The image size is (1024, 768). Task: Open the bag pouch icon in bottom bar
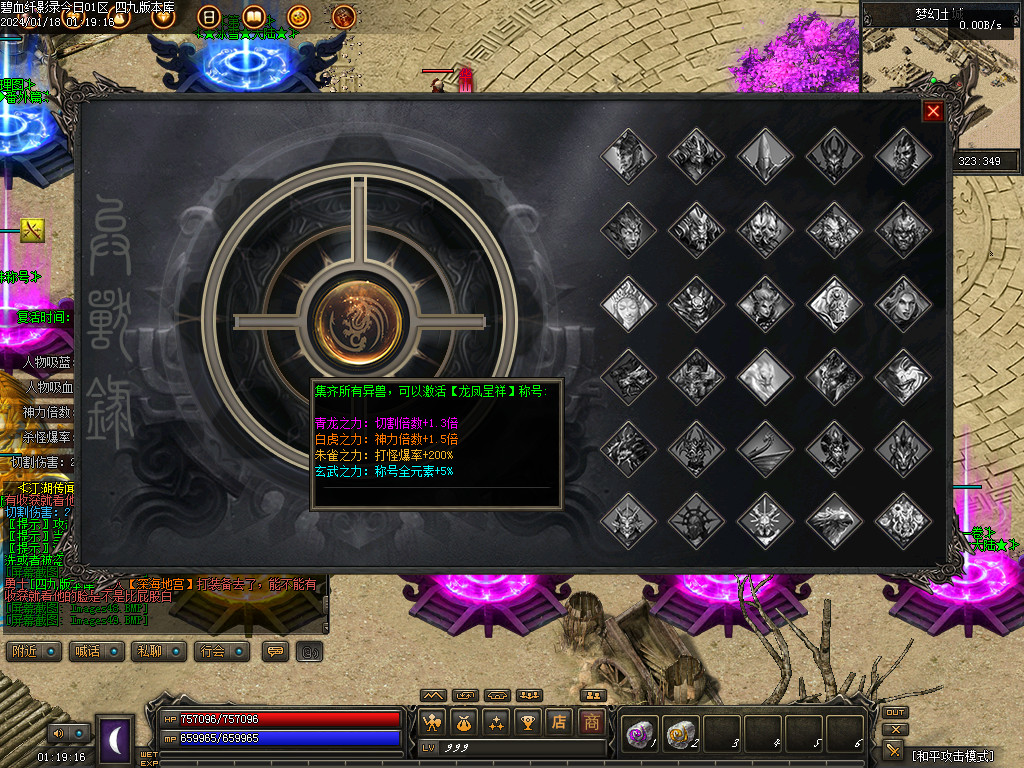coord(464,721)
